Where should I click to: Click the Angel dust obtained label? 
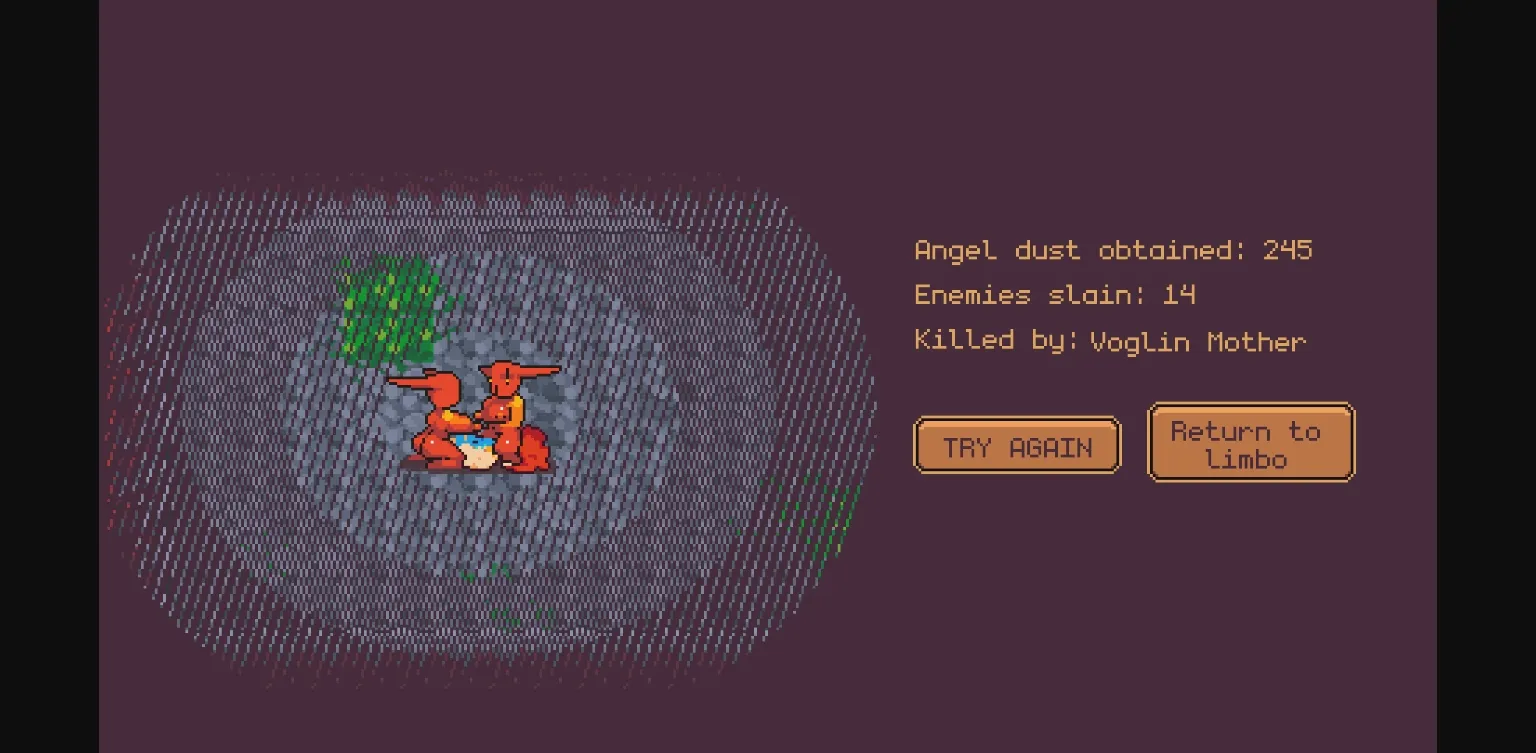click(x=1075, y=251)
